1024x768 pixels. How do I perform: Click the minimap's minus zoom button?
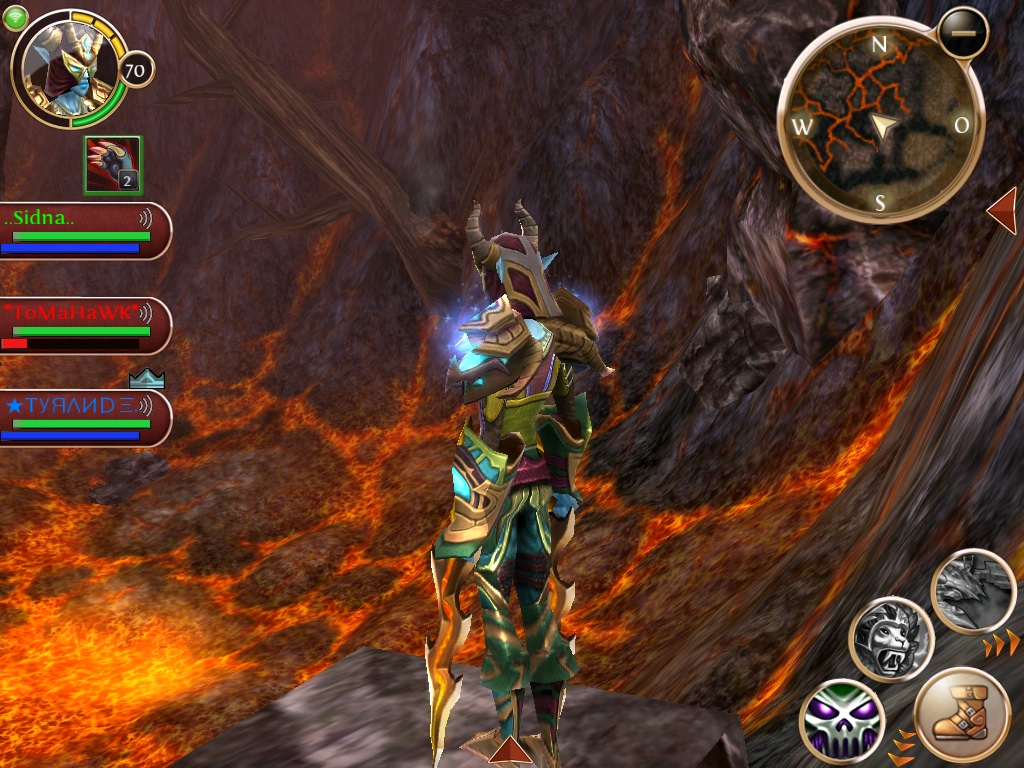pyautogui.click(x=963, y=34)
